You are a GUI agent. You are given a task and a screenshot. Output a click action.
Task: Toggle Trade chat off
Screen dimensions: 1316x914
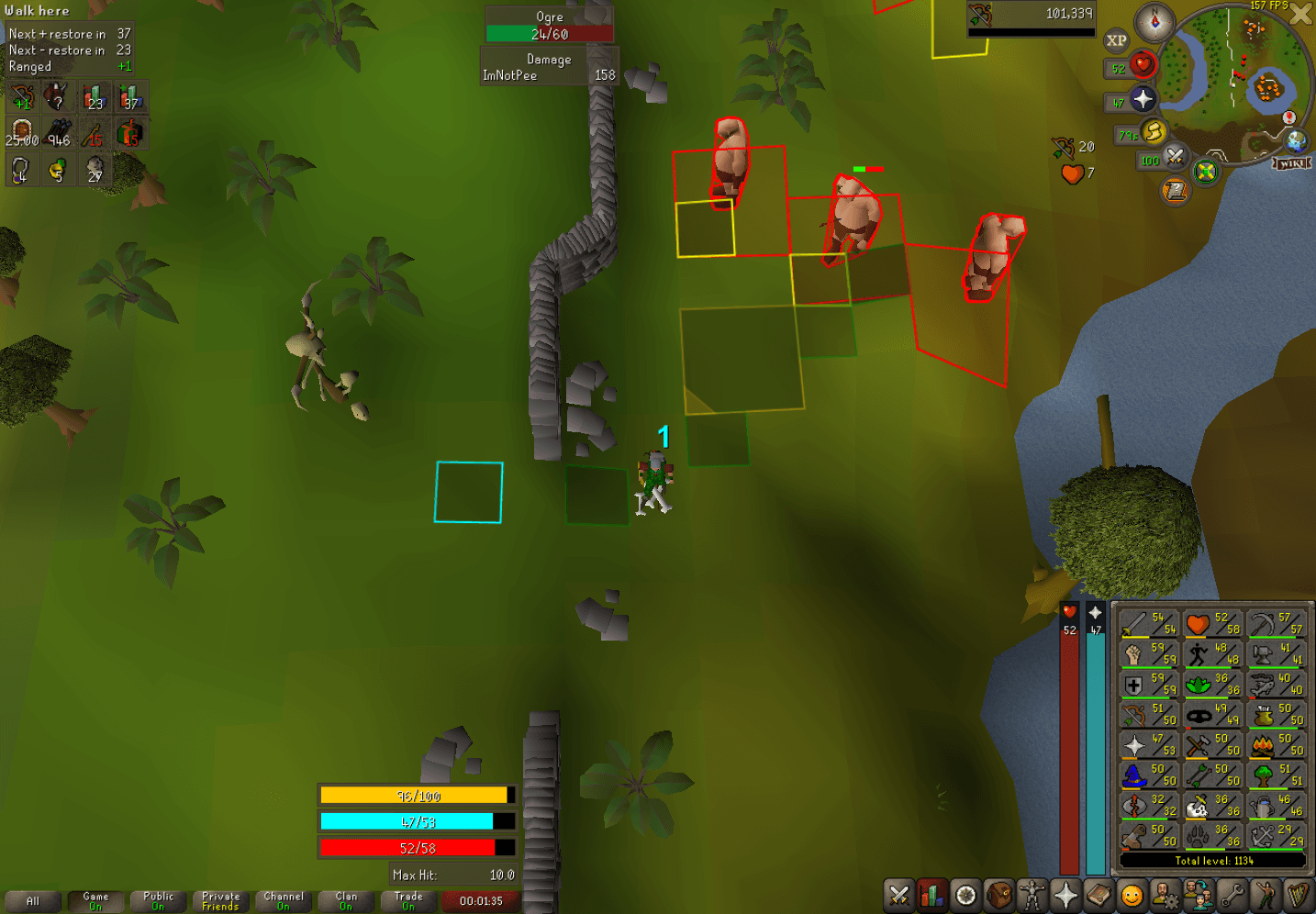pos(408,901)
